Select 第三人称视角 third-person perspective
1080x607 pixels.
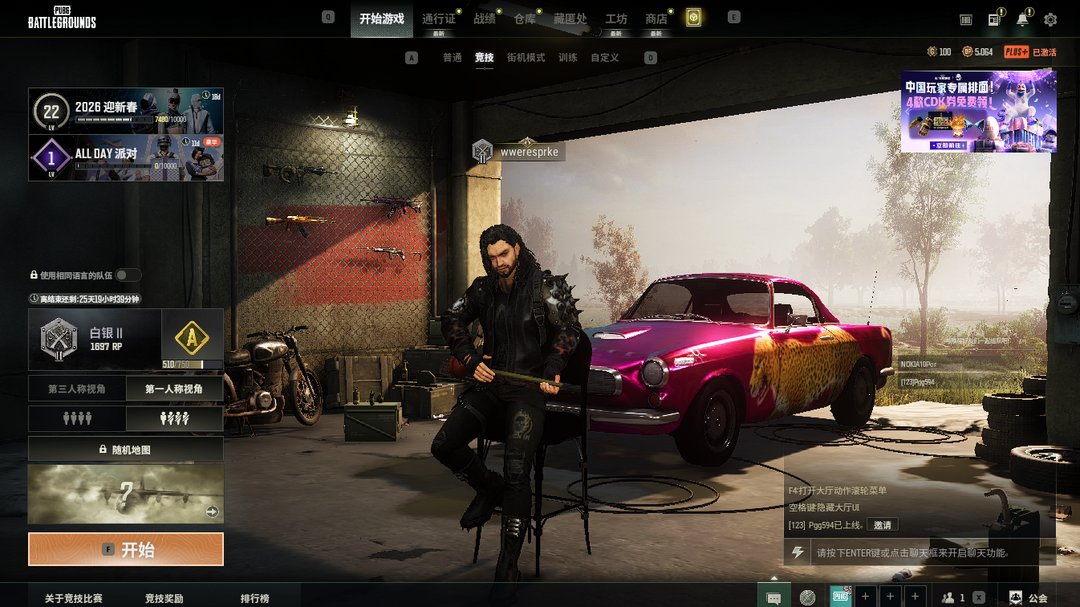point(77,389)
